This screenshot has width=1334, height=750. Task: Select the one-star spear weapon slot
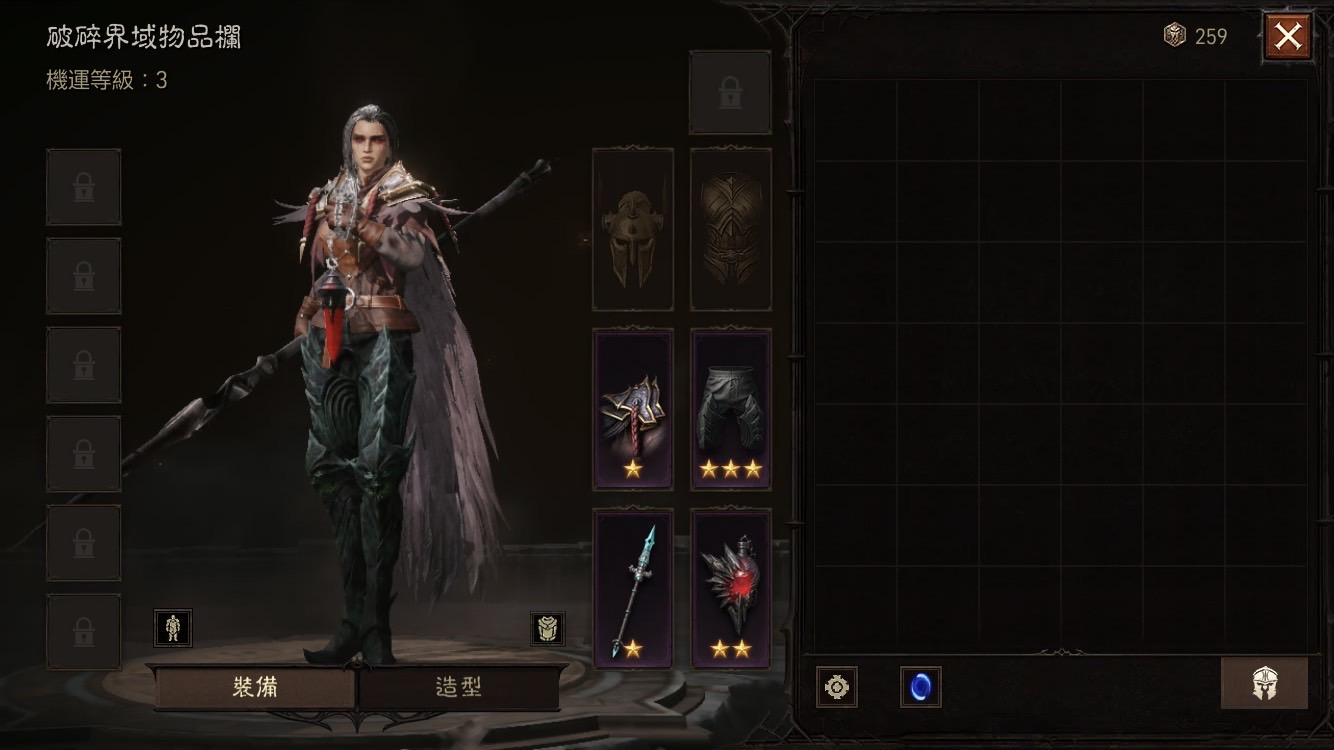[632, 588]
